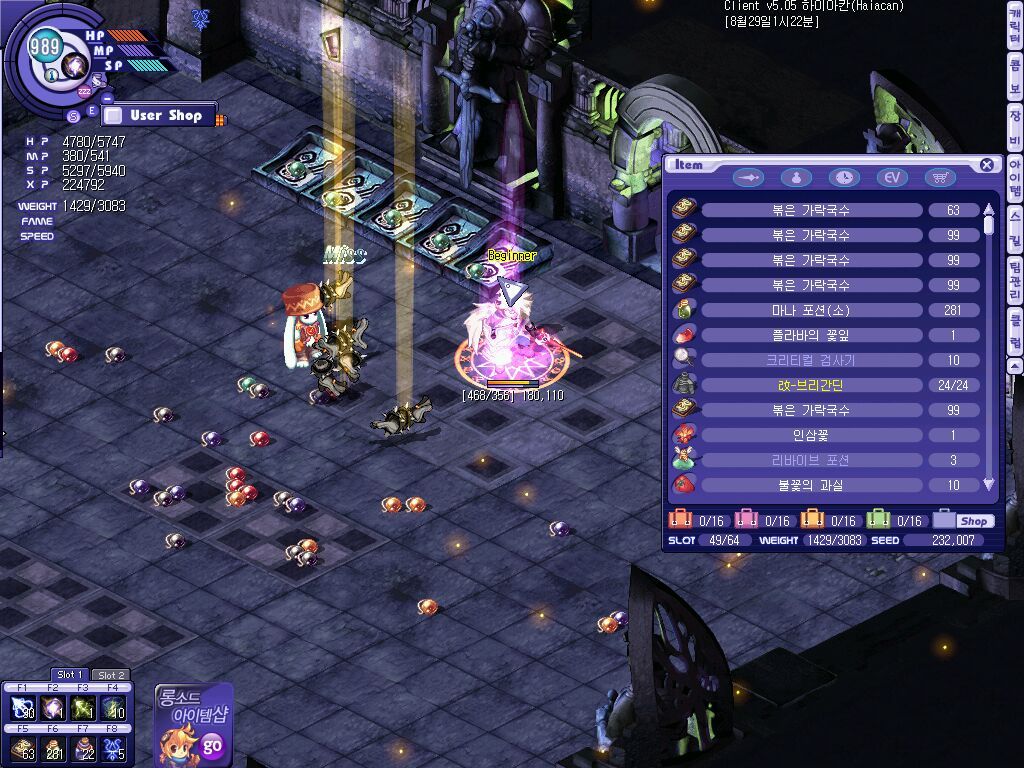Open the User Shop button
Screen dimensions: 1024x768
pyautogui.click(x=158, y=115)
